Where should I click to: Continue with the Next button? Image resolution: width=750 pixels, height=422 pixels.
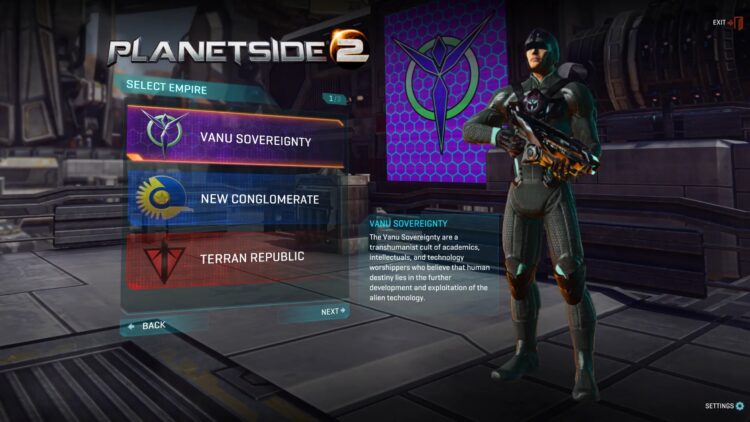[333, 312]
